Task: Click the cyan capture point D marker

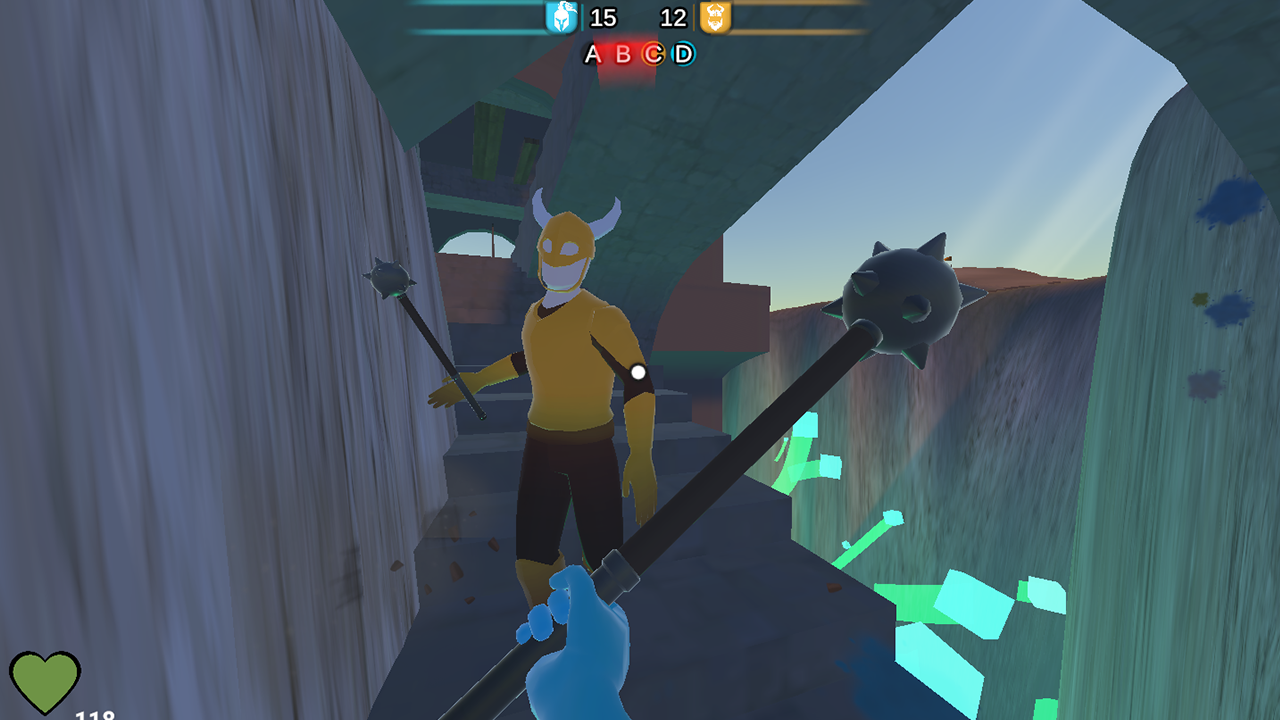Action: tap(681, 54)
